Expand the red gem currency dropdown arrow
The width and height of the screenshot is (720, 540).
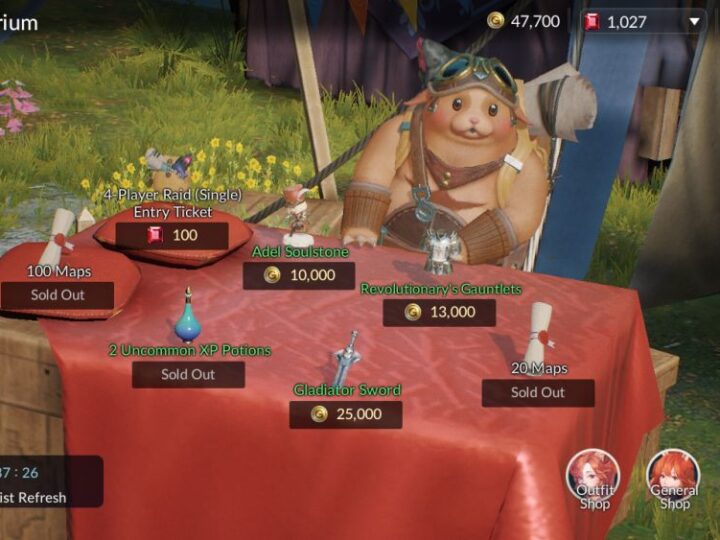(695, 21)
